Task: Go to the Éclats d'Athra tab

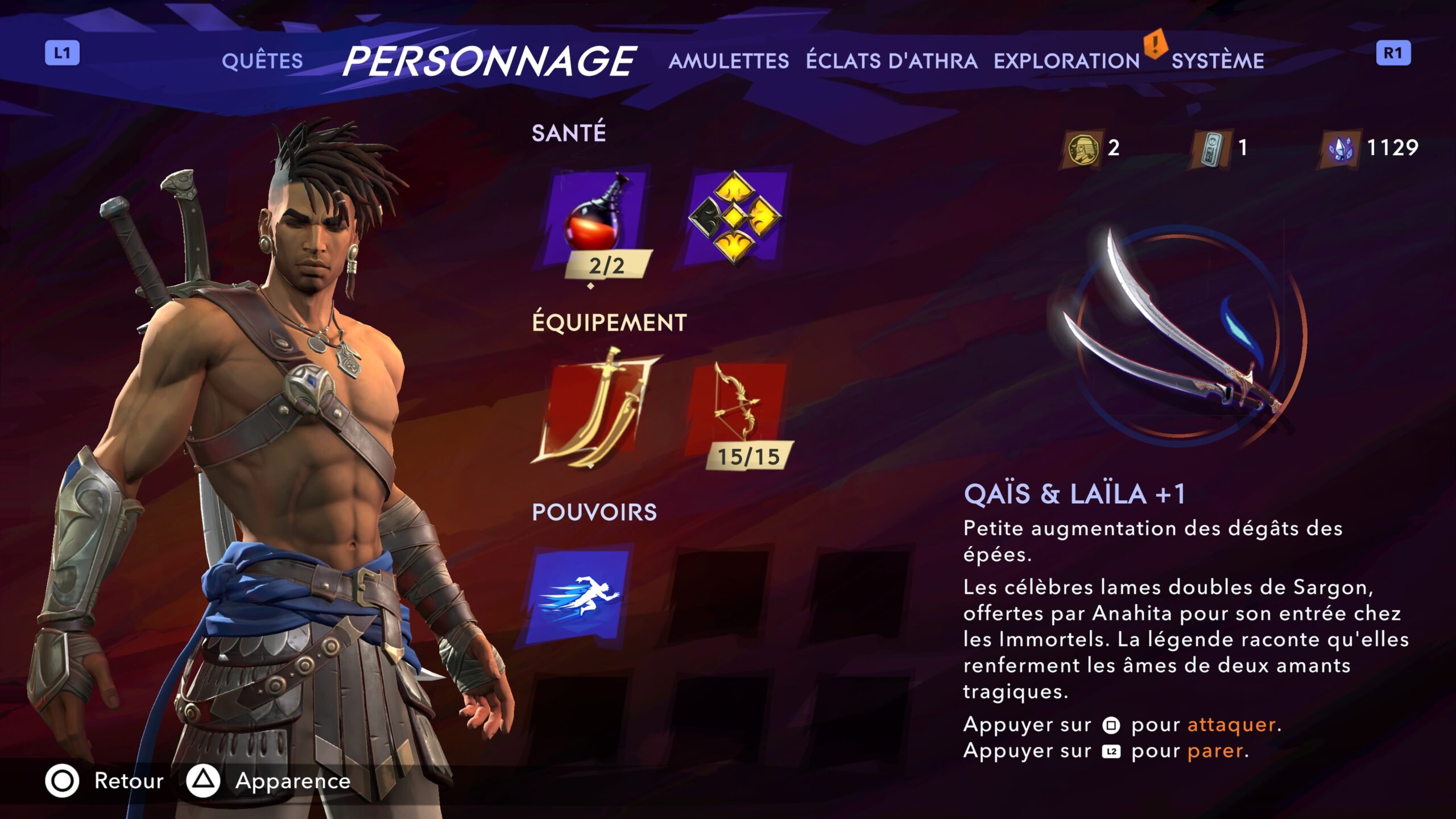Action: [x=891, y=61]
